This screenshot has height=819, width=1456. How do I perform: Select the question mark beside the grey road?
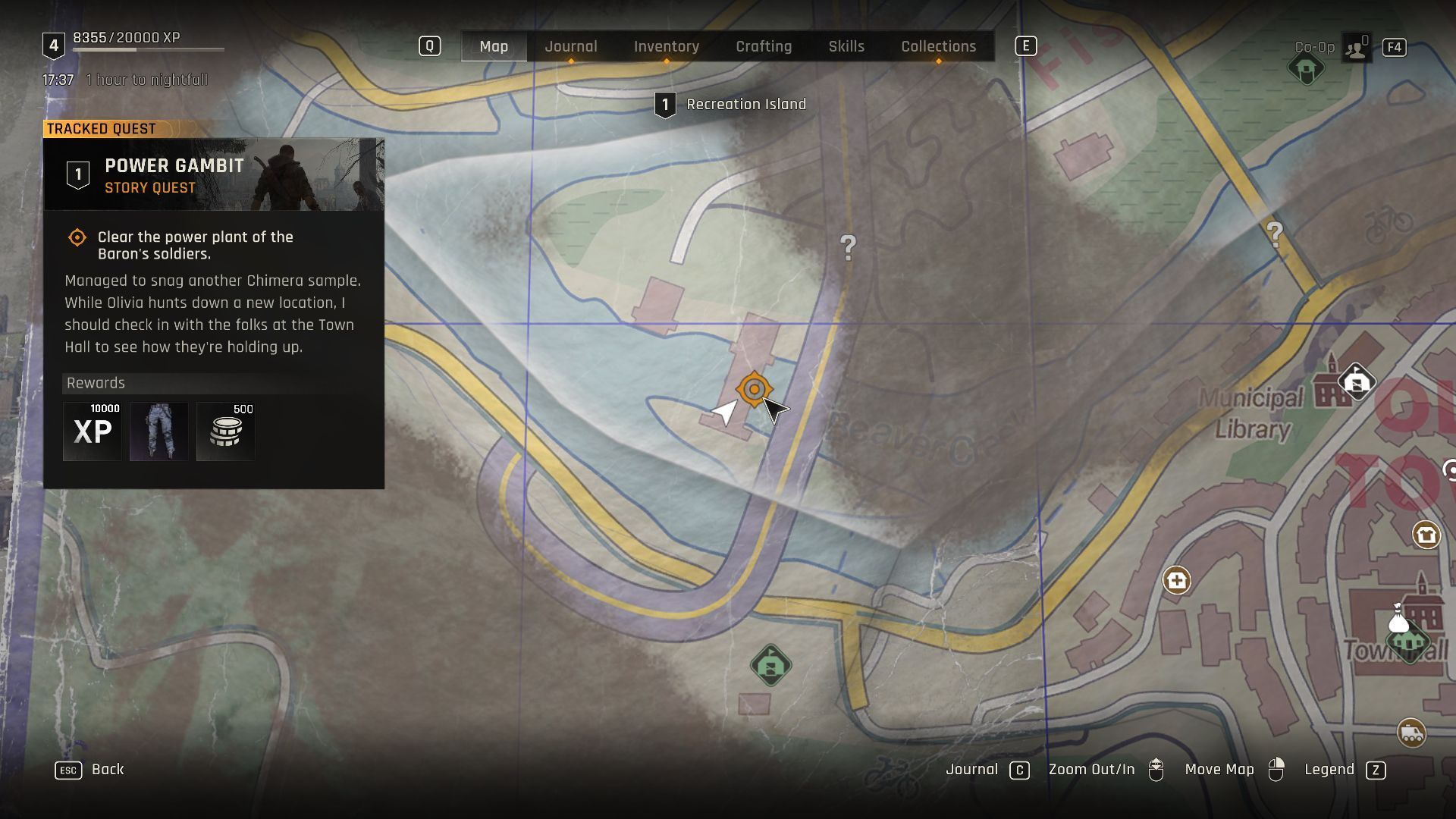tap(848, 247)
